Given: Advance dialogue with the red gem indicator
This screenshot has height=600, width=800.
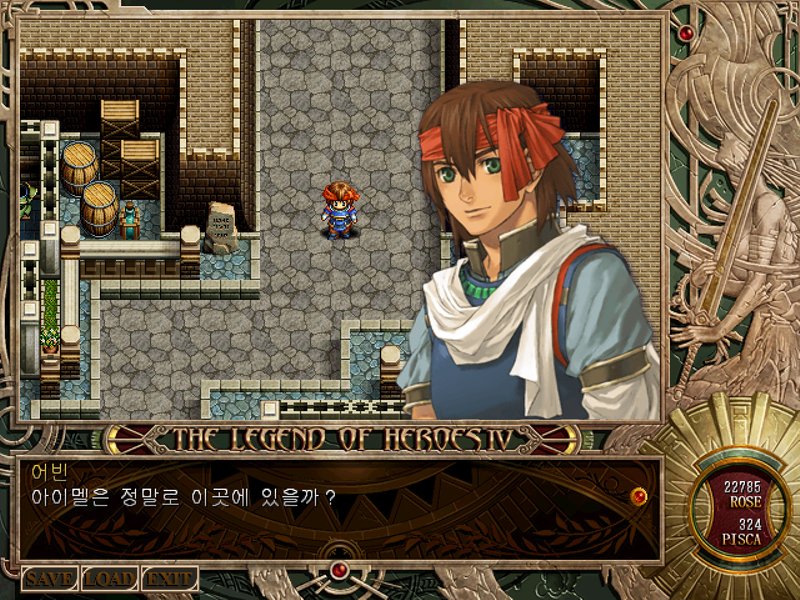Looking at the screenshot, I should coord(639,495).
